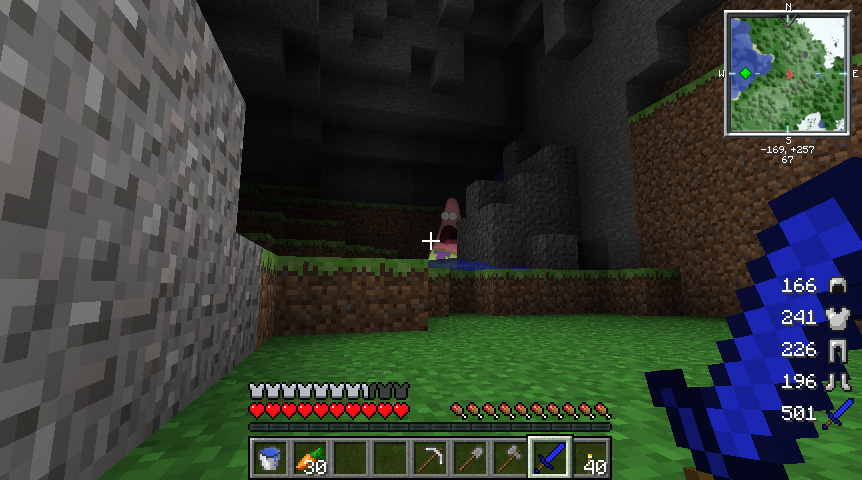862x480 pixels.
Task: Choose the carrot stack in the hotbar
Action: [309, 459]
